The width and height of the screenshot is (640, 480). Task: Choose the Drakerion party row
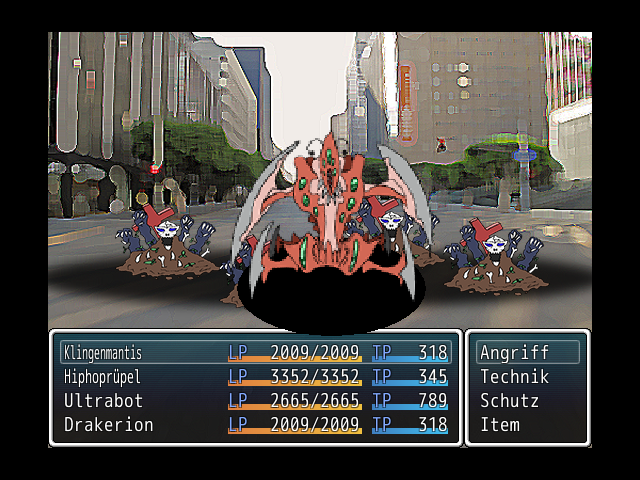(255, 425)
